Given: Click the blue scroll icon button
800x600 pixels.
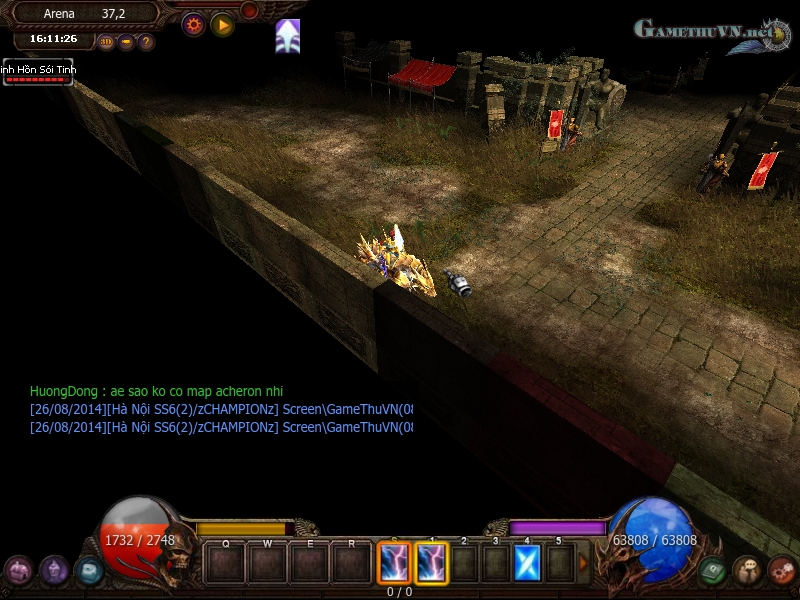Looking at the screenshot, I should coord(90,570).
